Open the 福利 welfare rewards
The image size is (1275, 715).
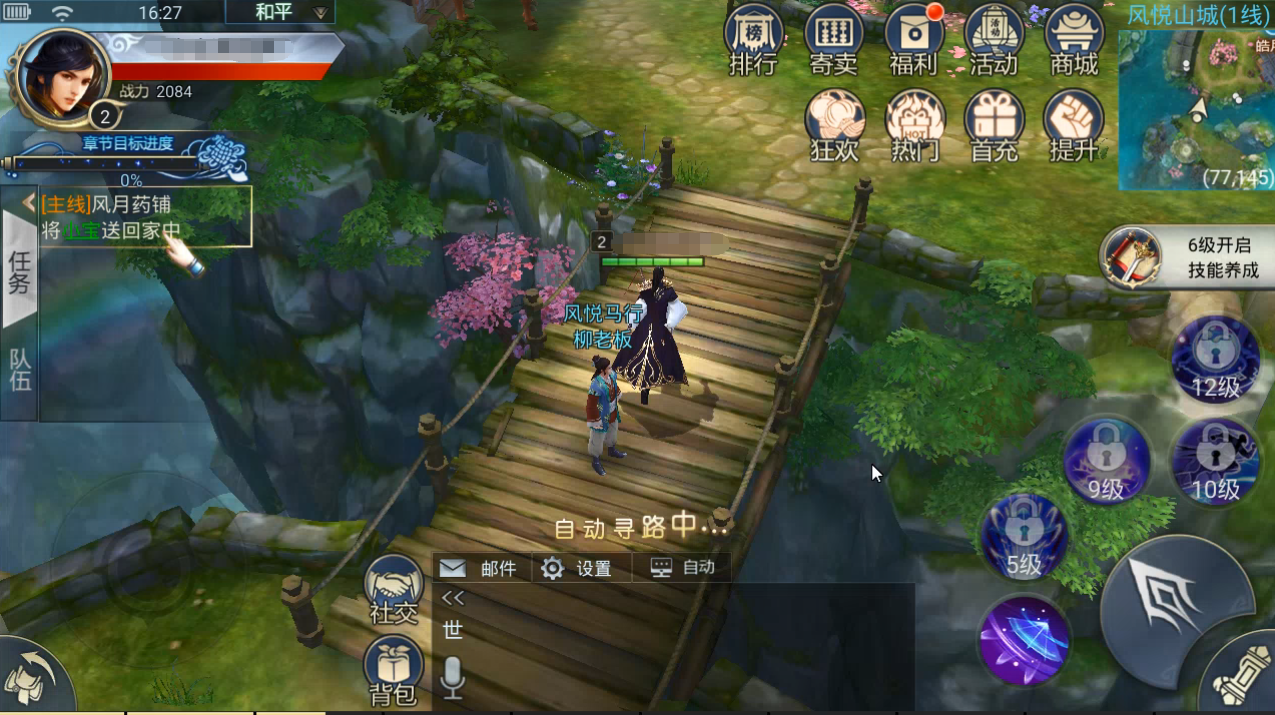913,42
